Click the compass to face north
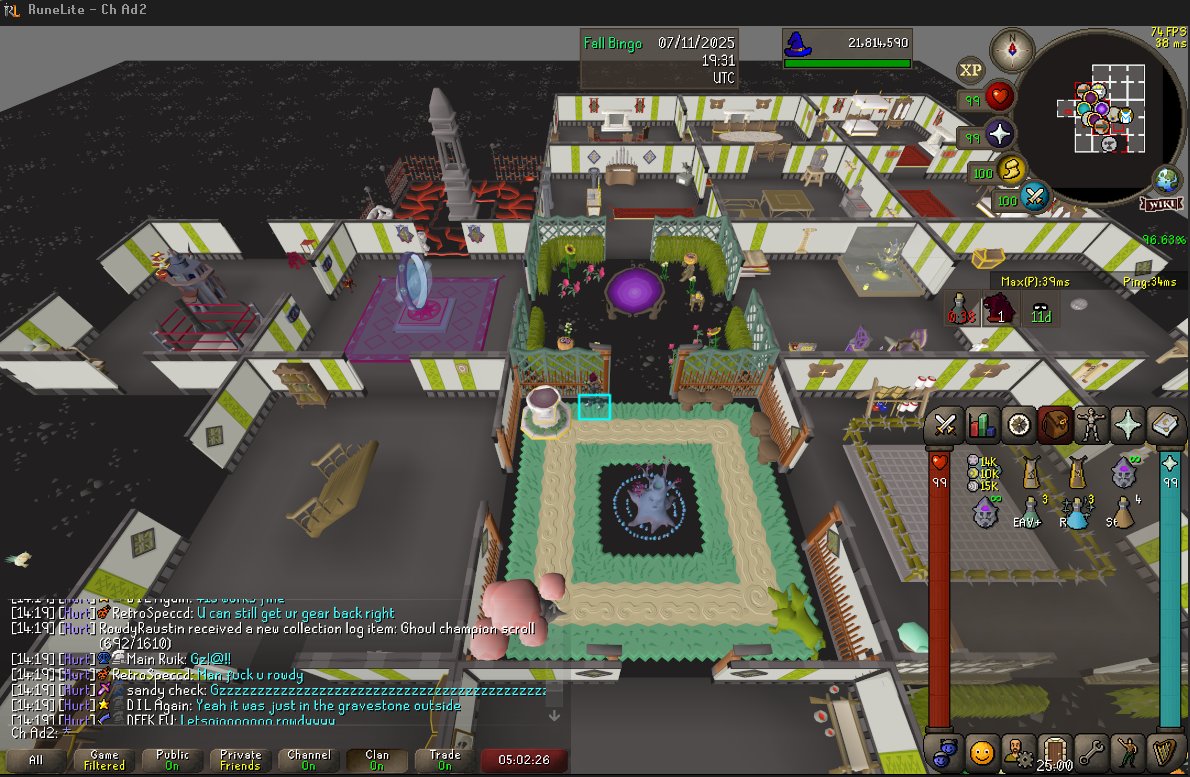 (1012, 50)
